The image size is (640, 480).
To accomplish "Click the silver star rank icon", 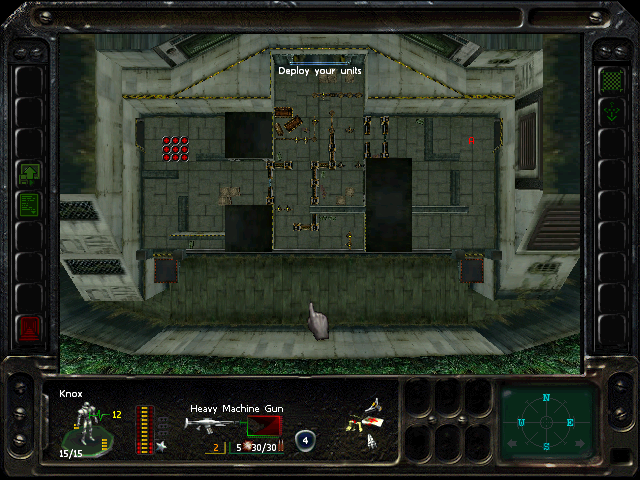I will 158,445.
